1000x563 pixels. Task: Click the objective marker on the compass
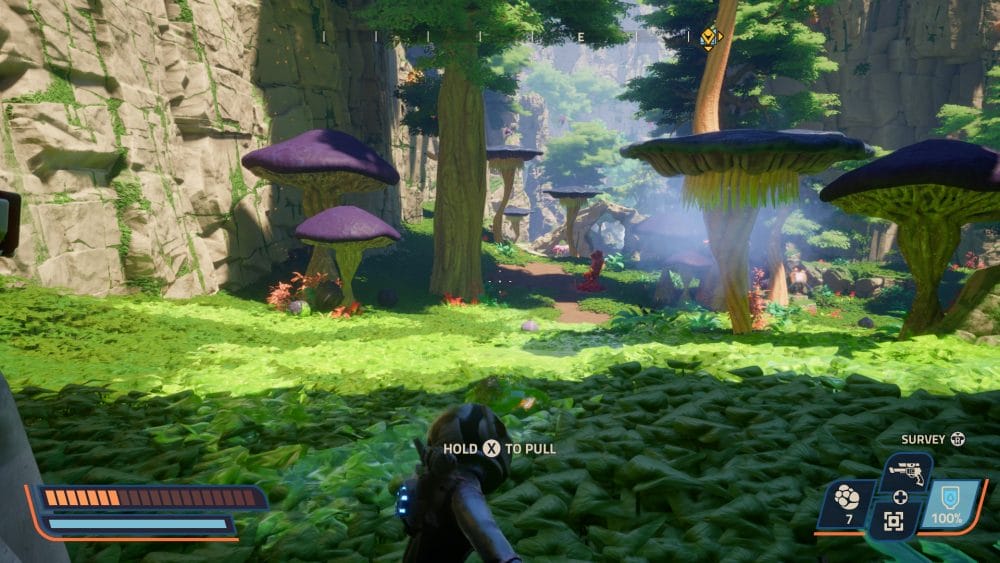709,38
